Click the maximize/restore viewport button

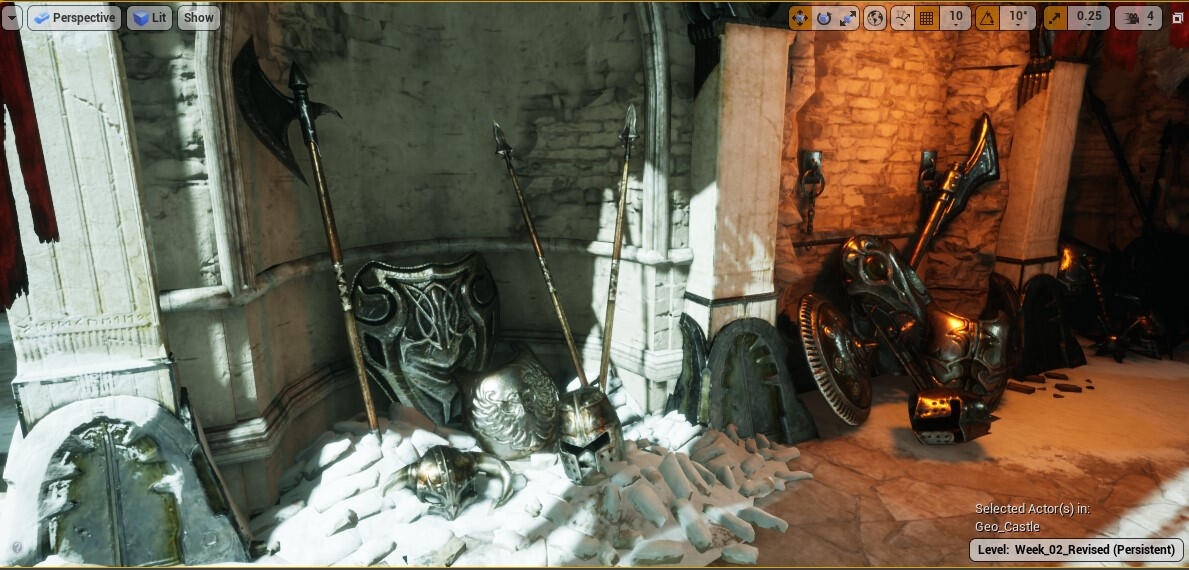point(1178,18)
